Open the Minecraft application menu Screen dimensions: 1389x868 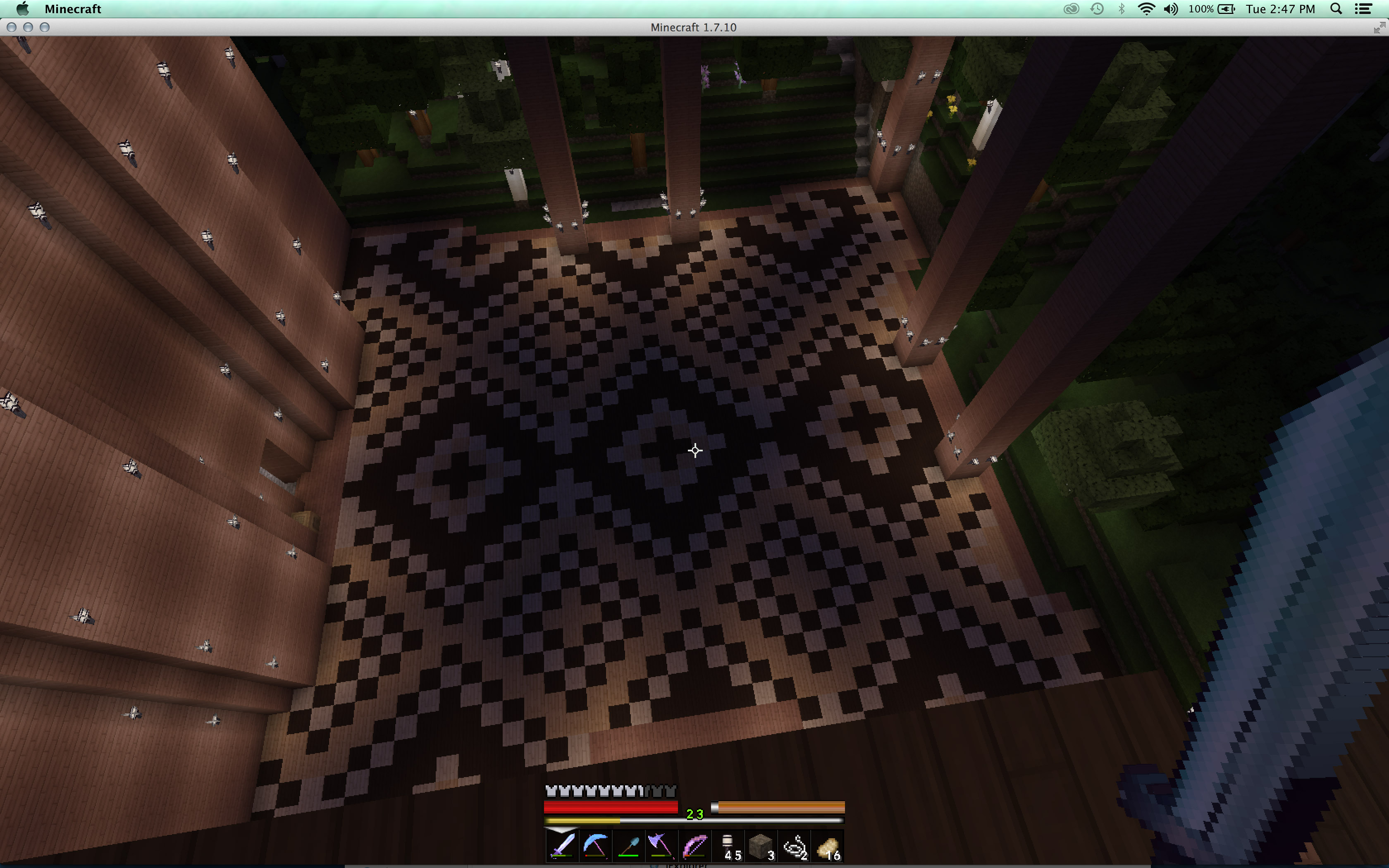73,9
